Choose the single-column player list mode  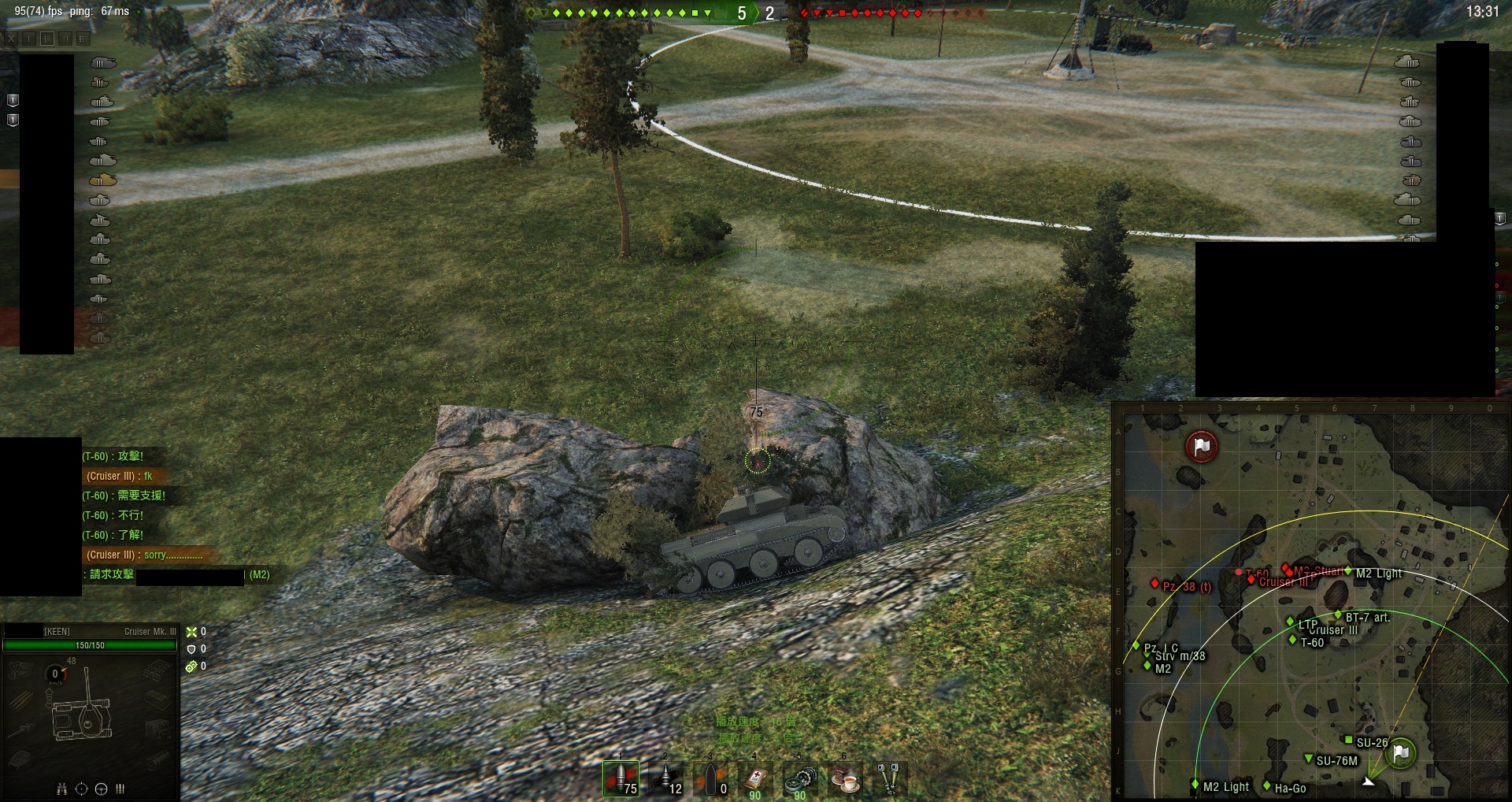point(29,39)
